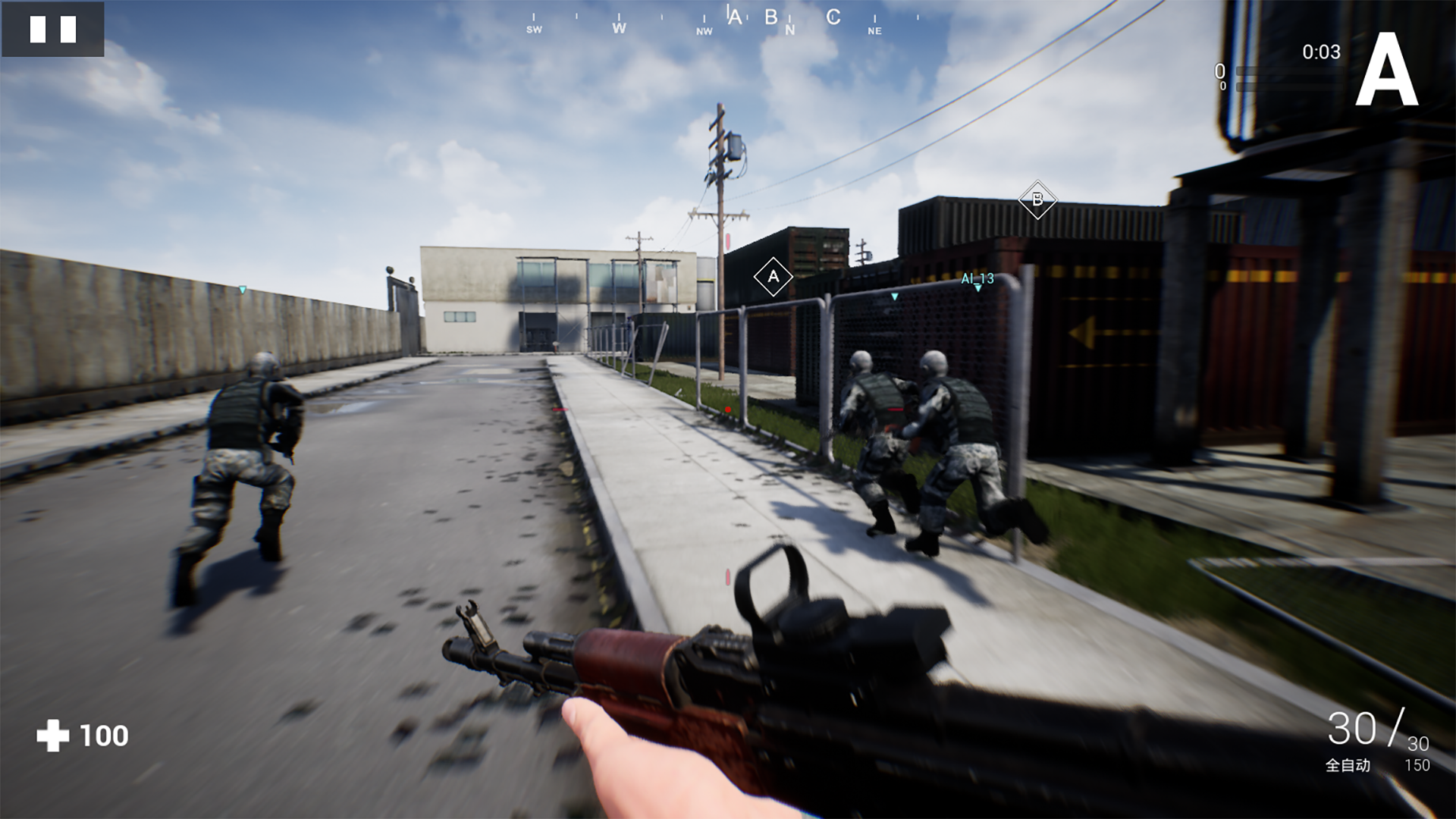Click the N heading on the compass
Screen dimensions: 1456x819
point(789,28)
